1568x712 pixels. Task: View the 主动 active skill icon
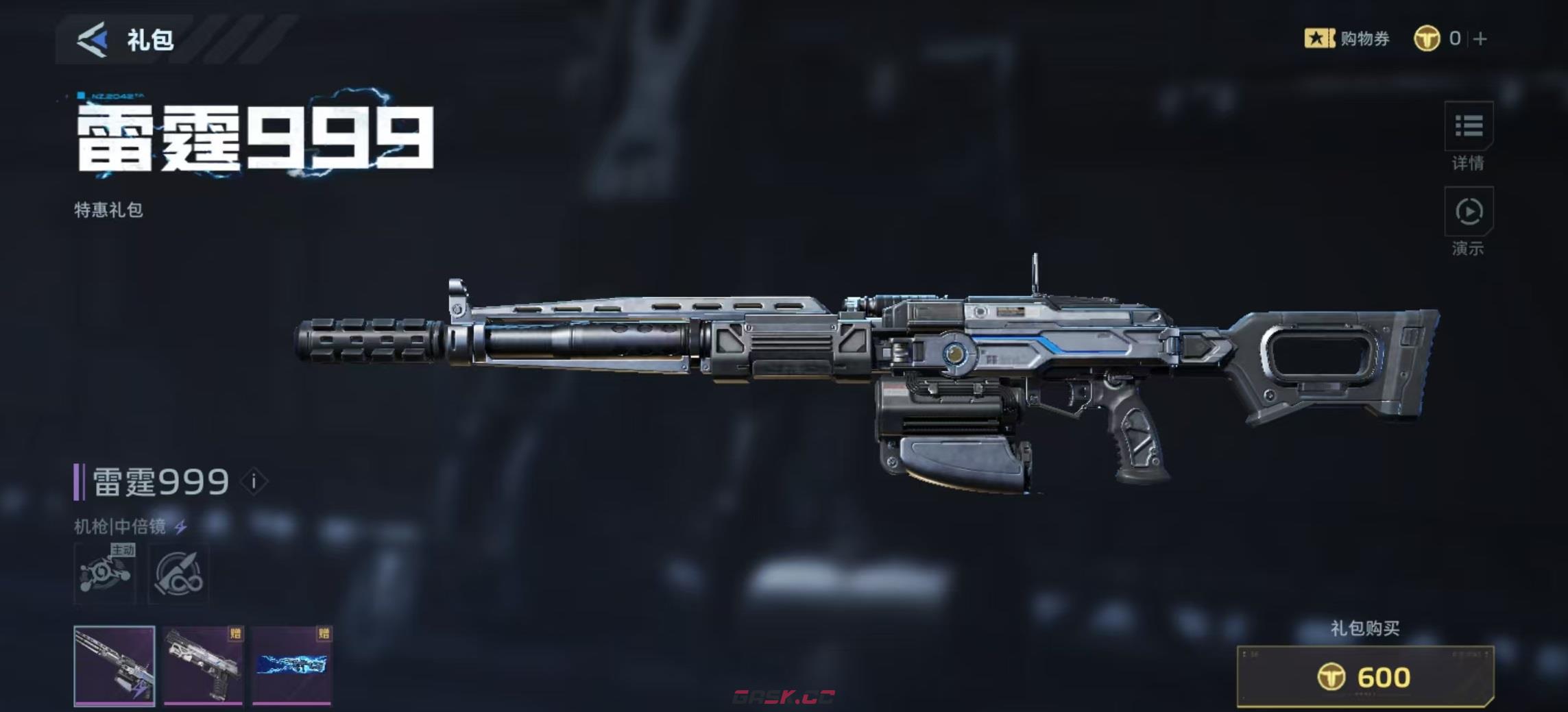(105, 573)
